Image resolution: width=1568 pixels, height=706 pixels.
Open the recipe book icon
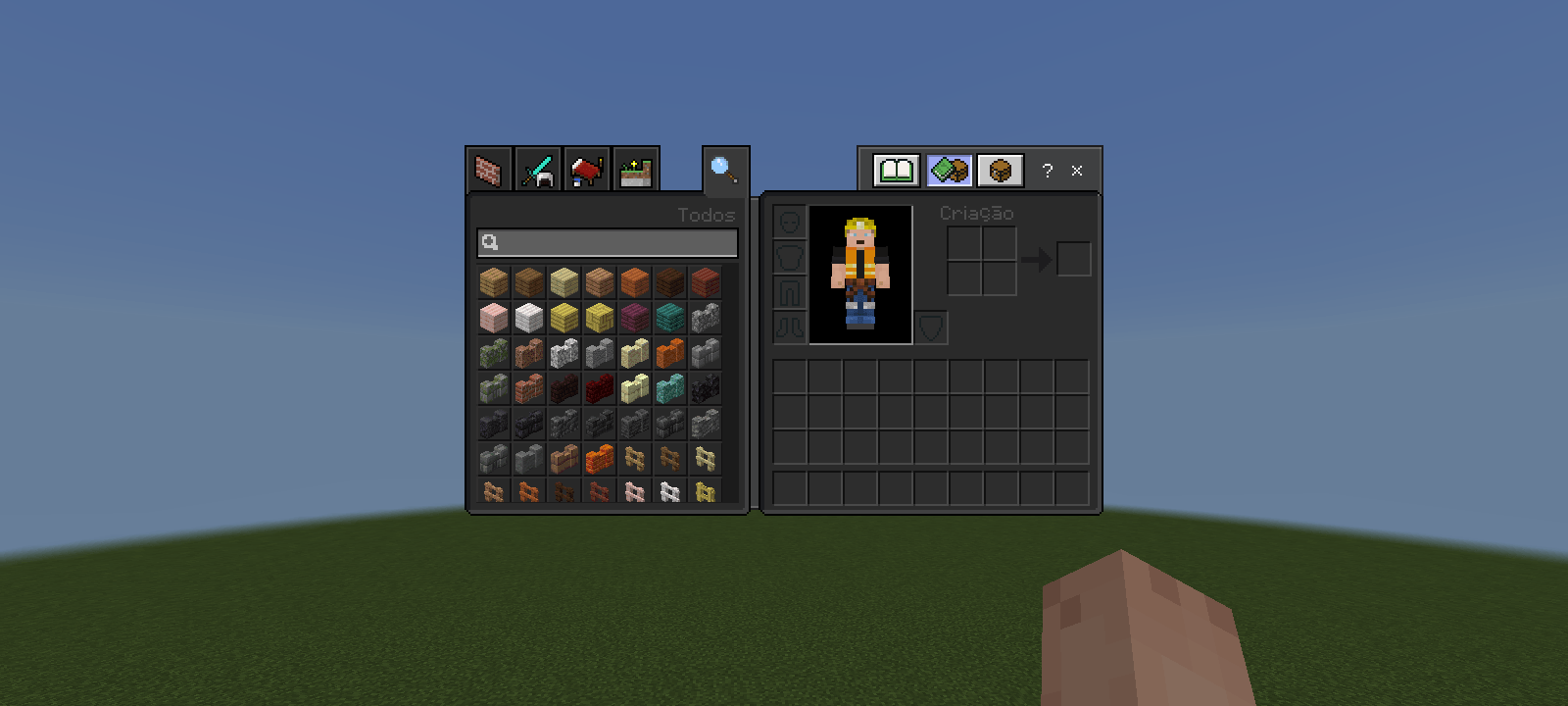[898, 170]
